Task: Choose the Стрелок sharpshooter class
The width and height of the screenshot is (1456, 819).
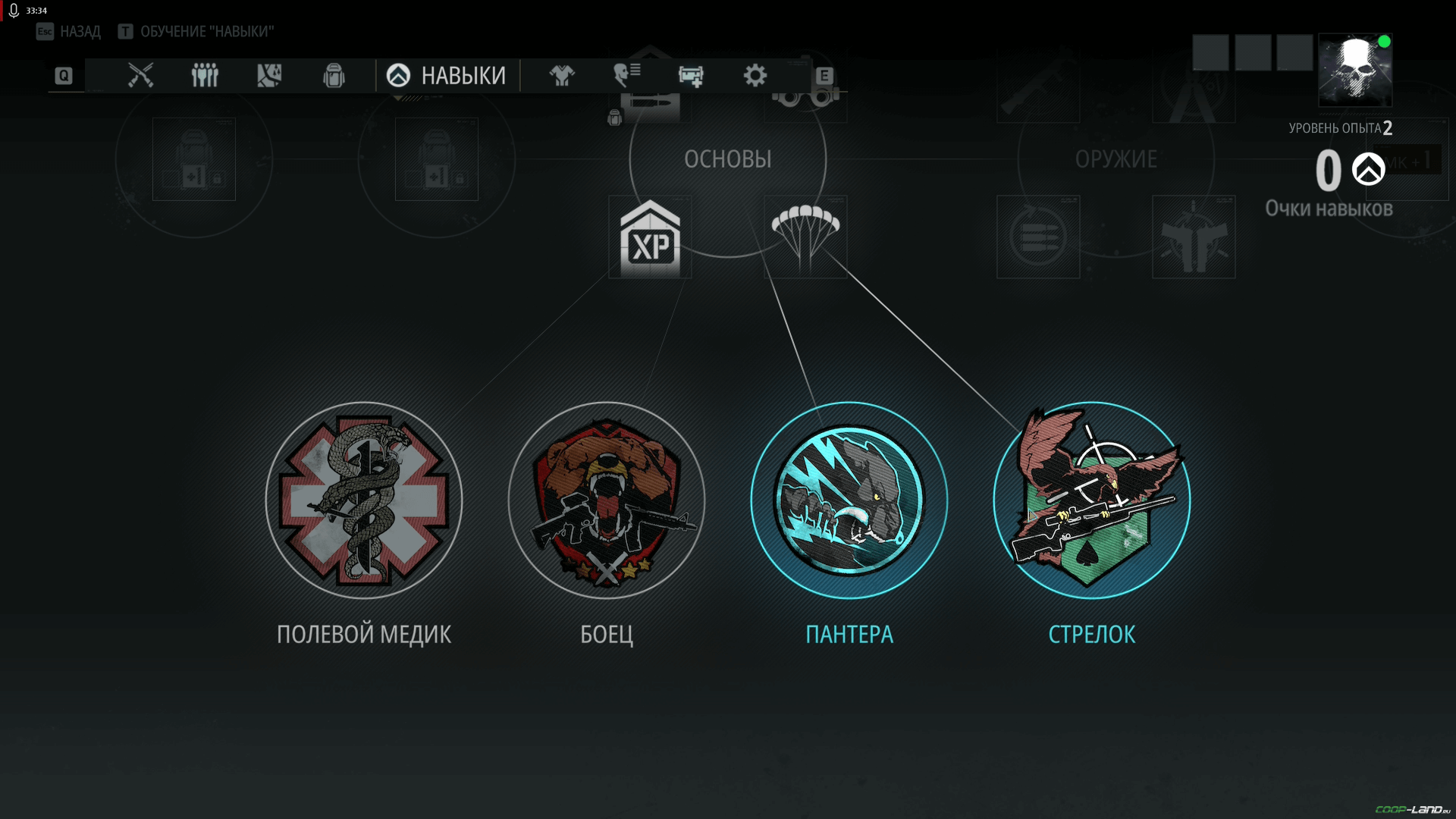Action: tap(1092, 500)
